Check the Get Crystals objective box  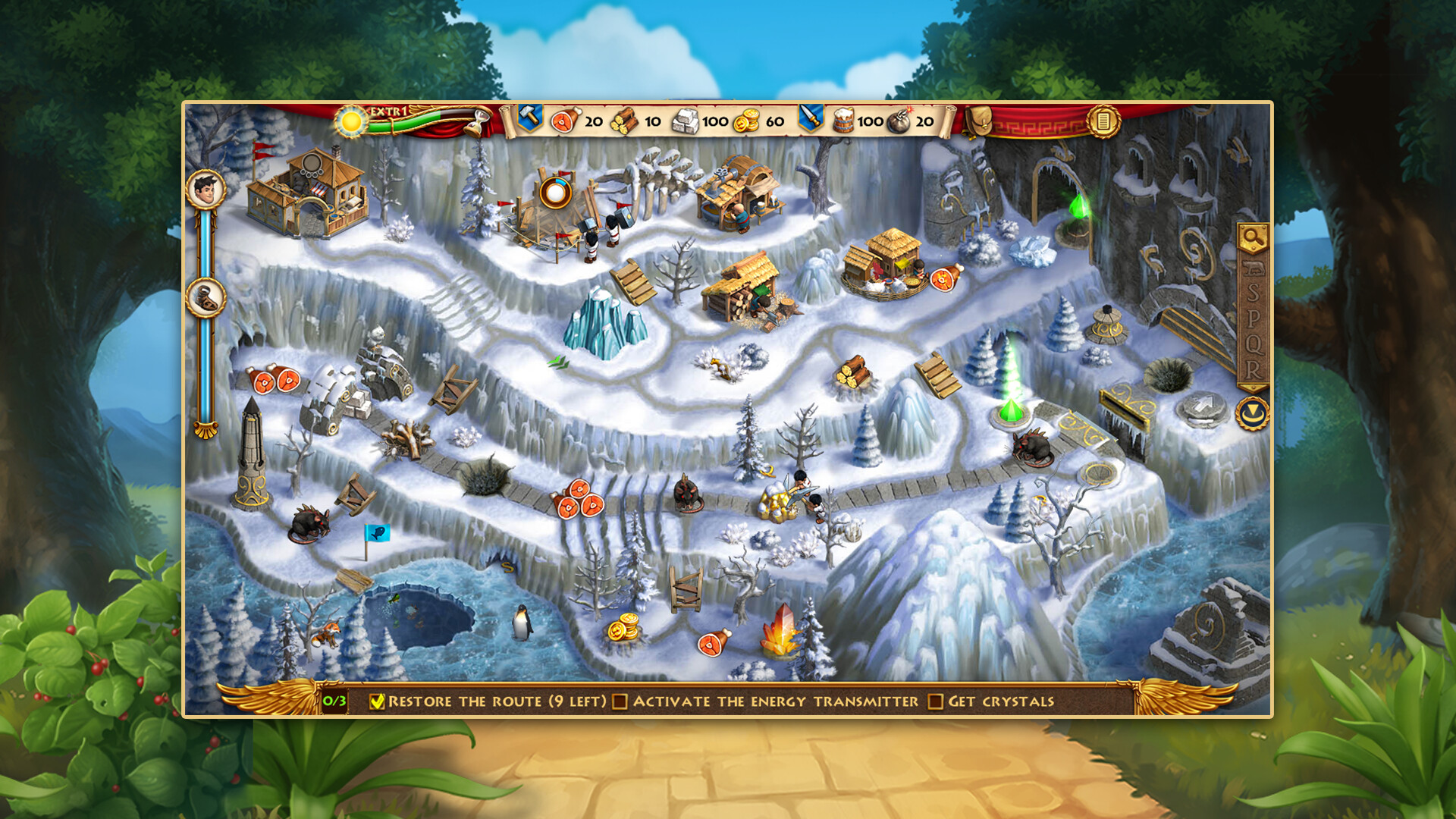[x=934, y=701]
